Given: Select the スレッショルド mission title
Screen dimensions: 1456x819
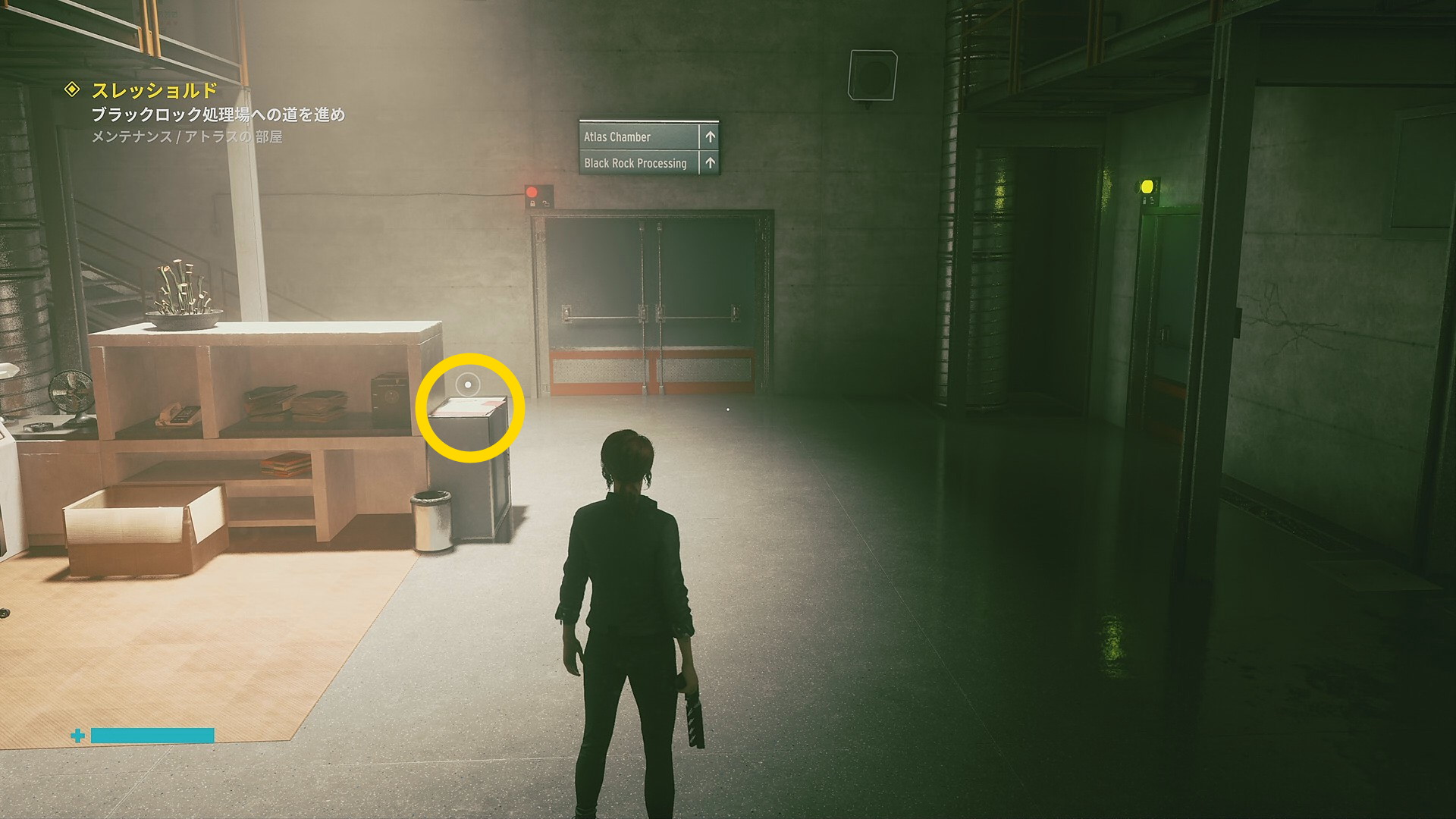Looking at the screenshot, I should [155, 91].
